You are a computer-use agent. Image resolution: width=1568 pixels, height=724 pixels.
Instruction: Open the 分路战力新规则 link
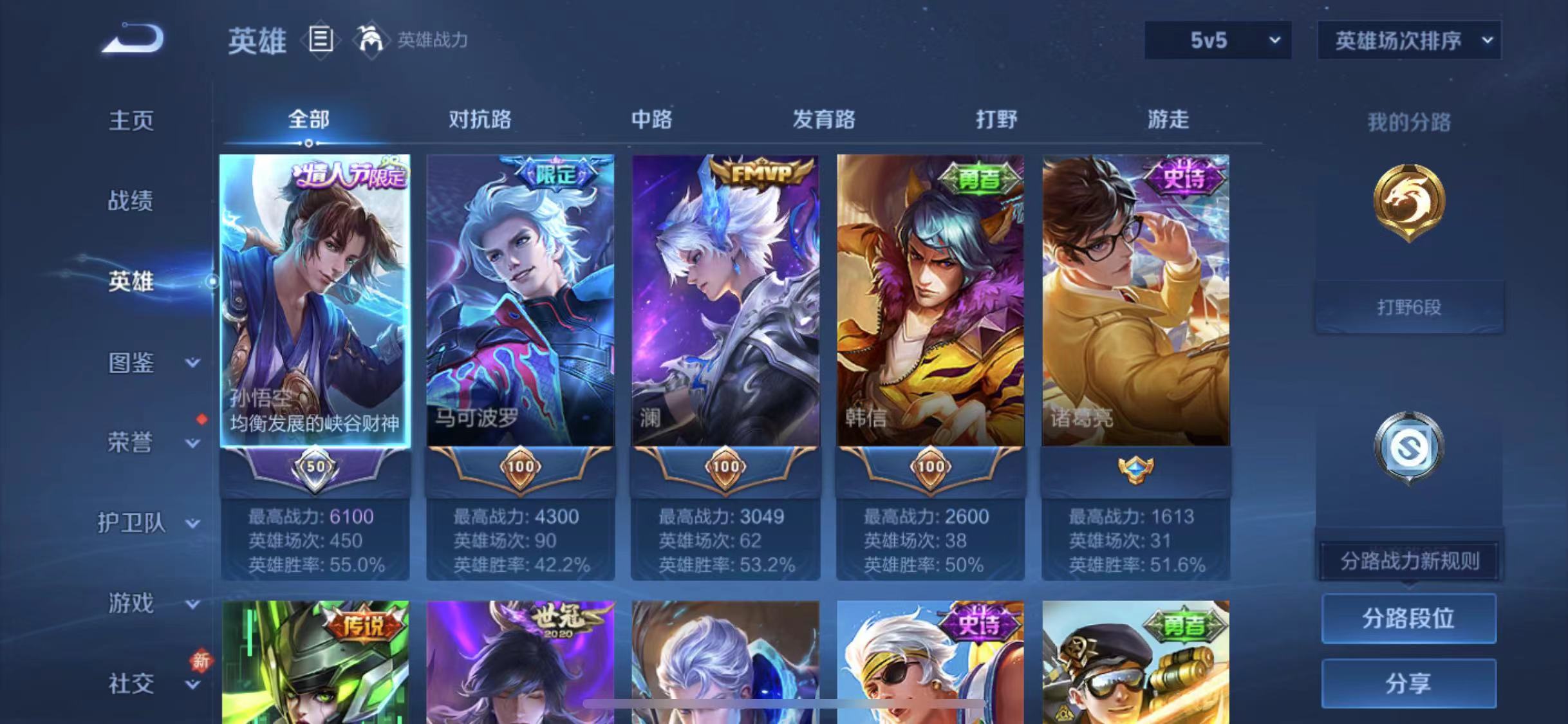(x=1408, y=561)
